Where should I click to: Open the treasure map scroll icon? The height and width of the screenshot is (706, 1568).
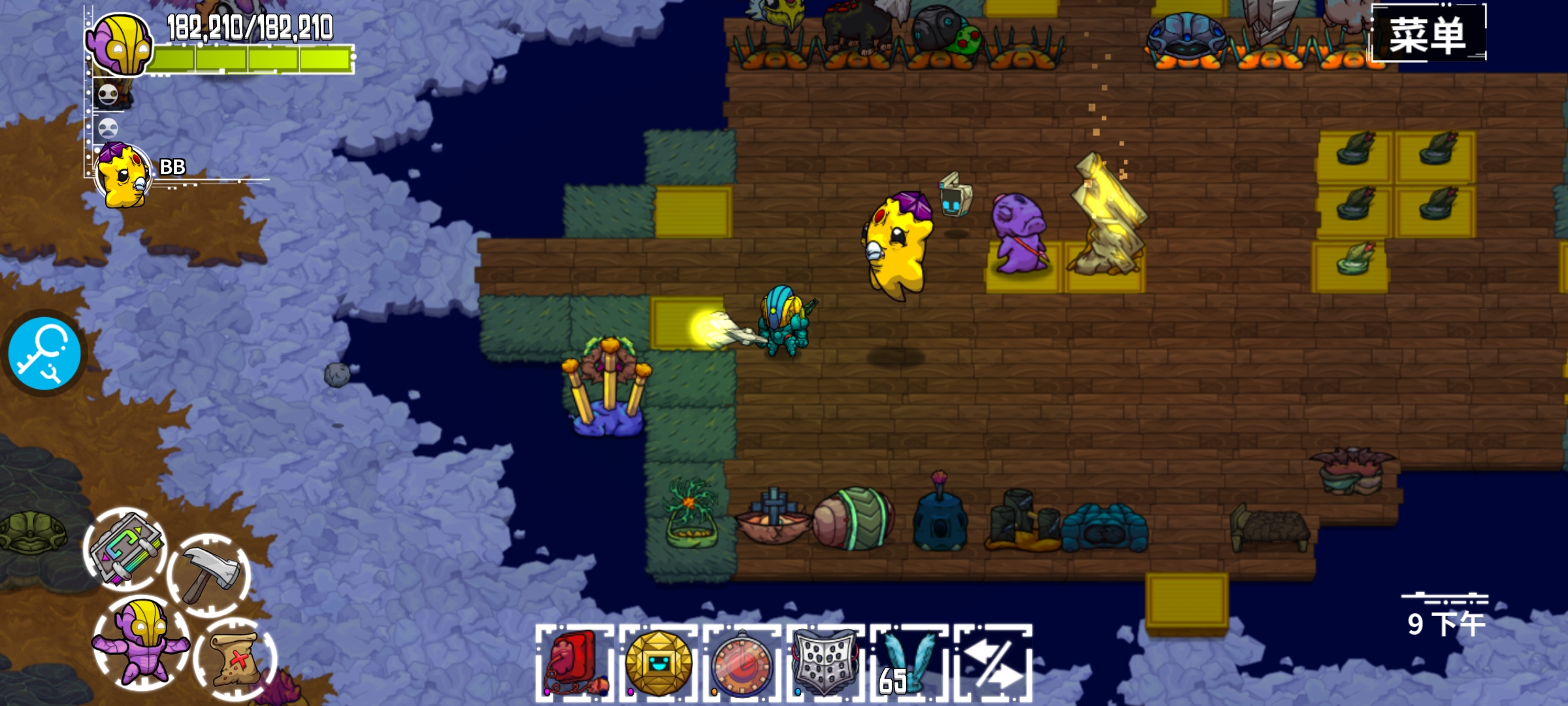(235, 659)
